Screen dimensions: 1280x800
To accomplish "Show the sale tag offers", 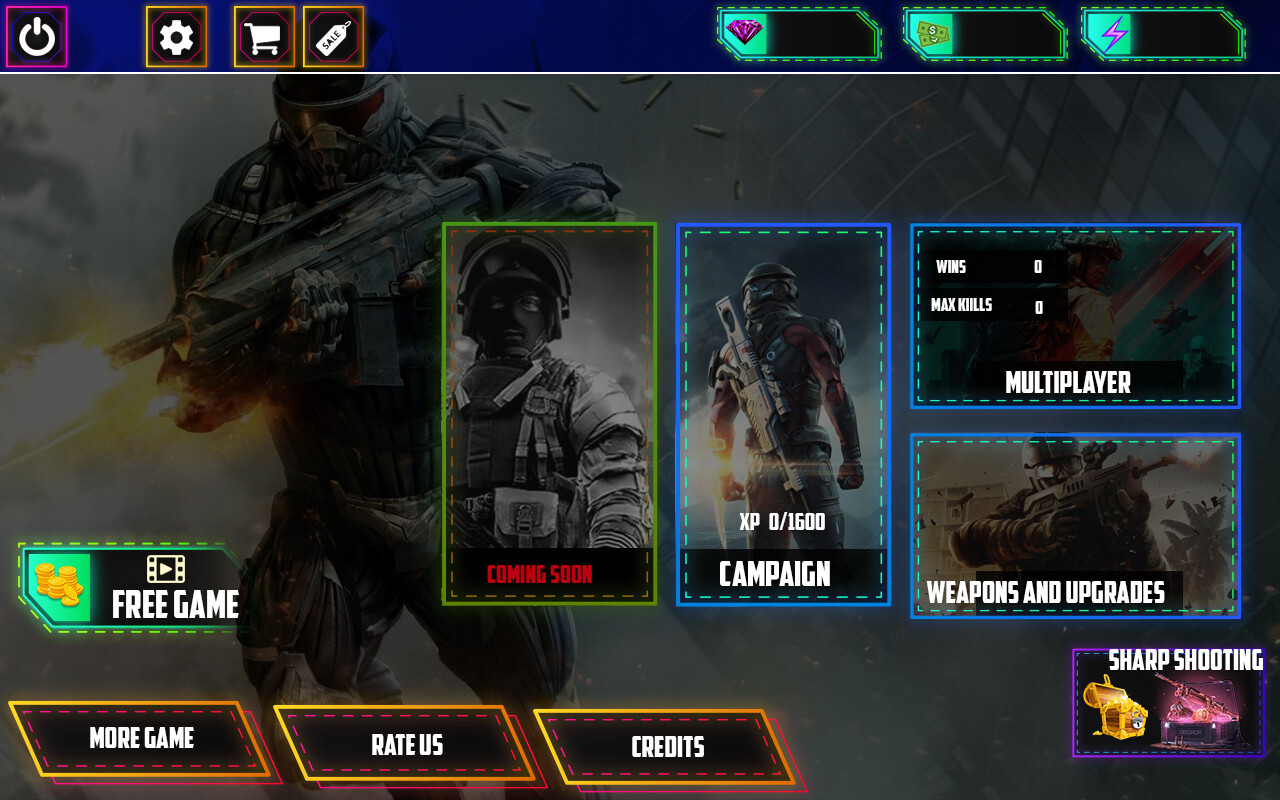I will click(x=333, y=37).
